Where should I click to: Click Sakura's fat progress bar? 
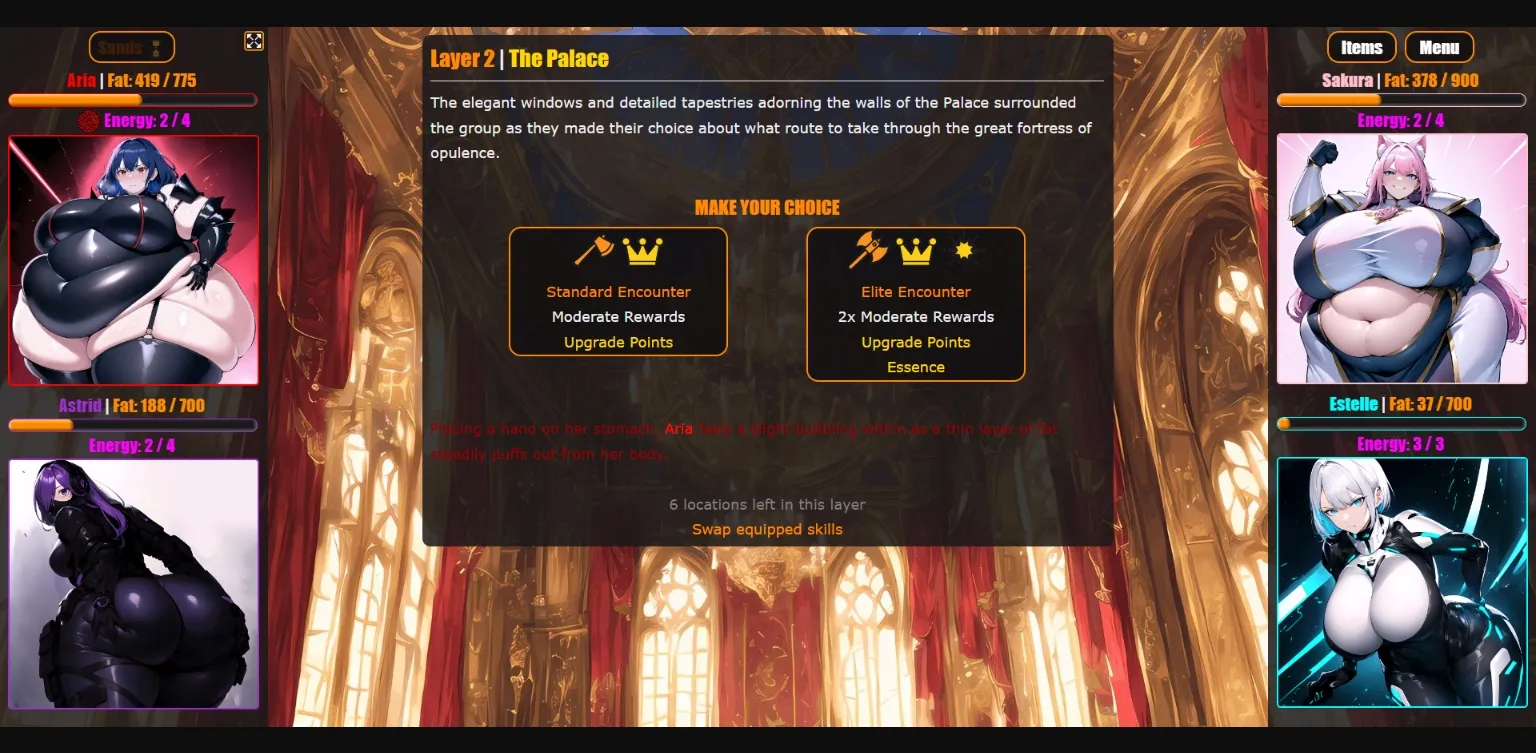[1400, 99]
